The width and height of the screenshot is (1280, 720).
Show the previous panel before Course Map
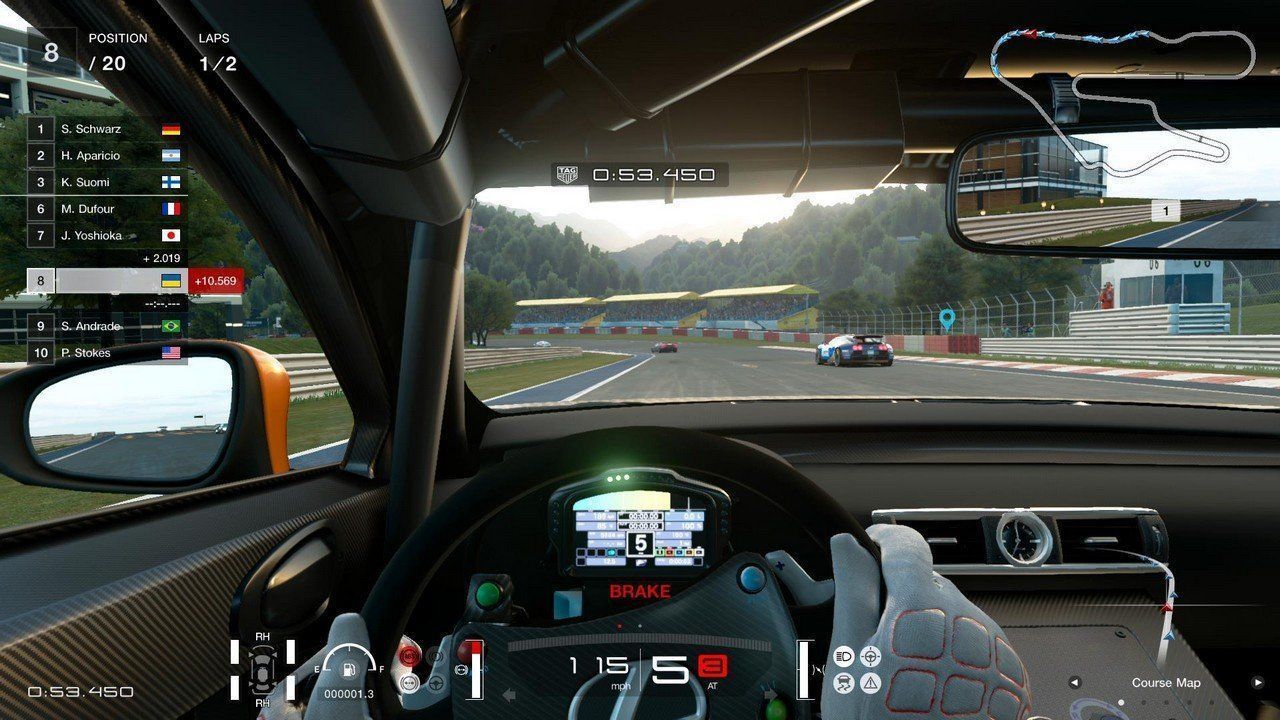(x=1075, y=683)
